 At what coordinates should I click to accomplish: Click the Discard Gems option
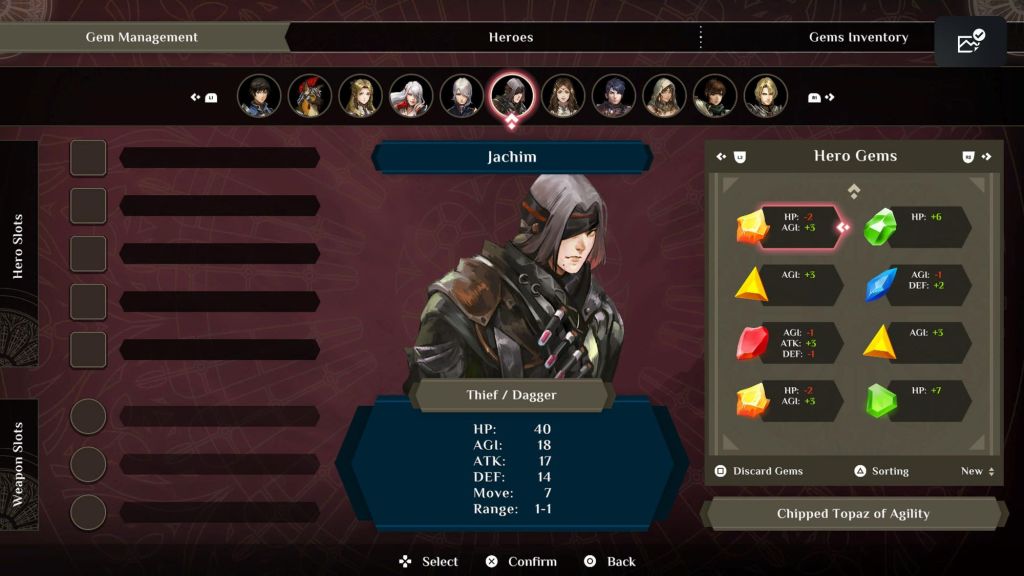[x=759, y=471]
